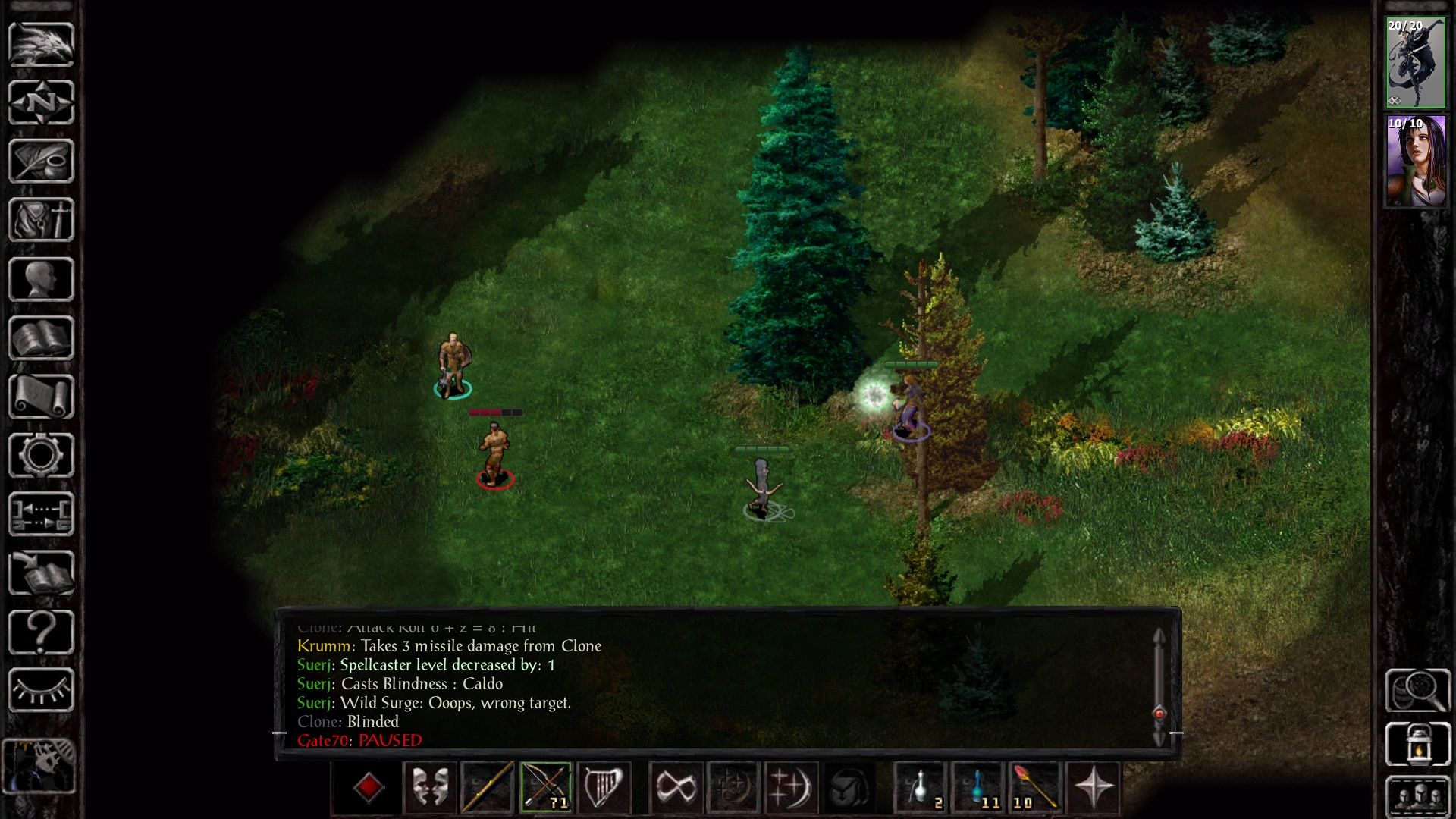The height and width of the screenshot is (819, 1456).
Task: Open the priest scroll screen
Action: (41, 397)
